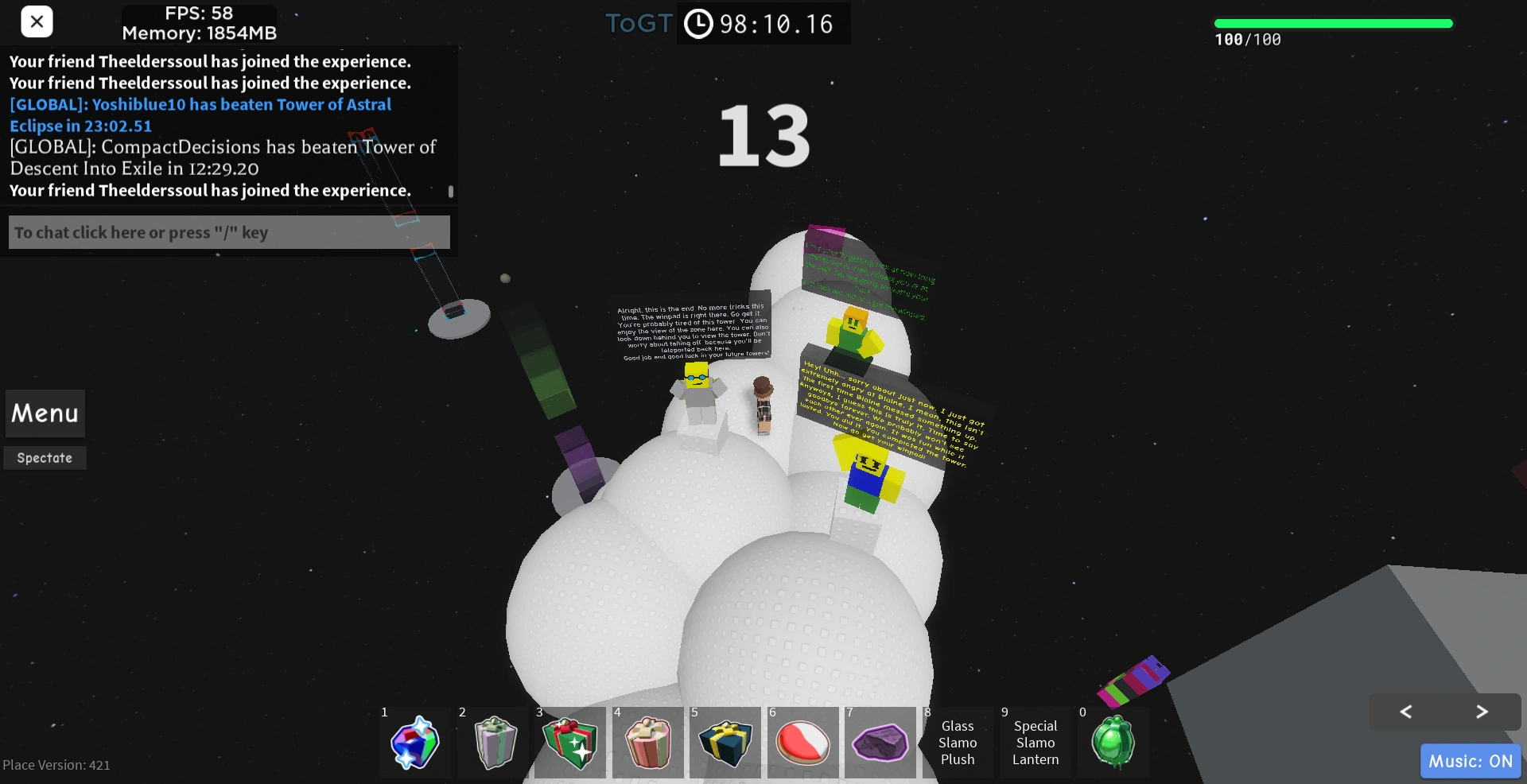Click the right arrow to show more items
1527x784 pixels.
click(1481, 712)
